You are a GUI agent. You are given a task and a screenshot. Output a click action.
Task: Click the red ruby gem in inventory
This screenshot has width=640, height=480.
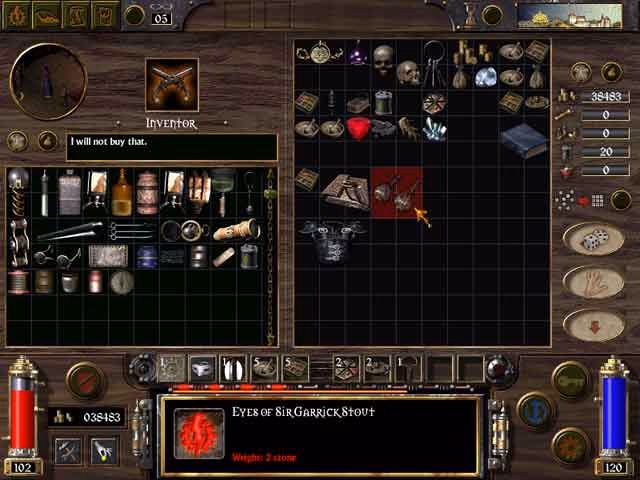pos(360,127)
